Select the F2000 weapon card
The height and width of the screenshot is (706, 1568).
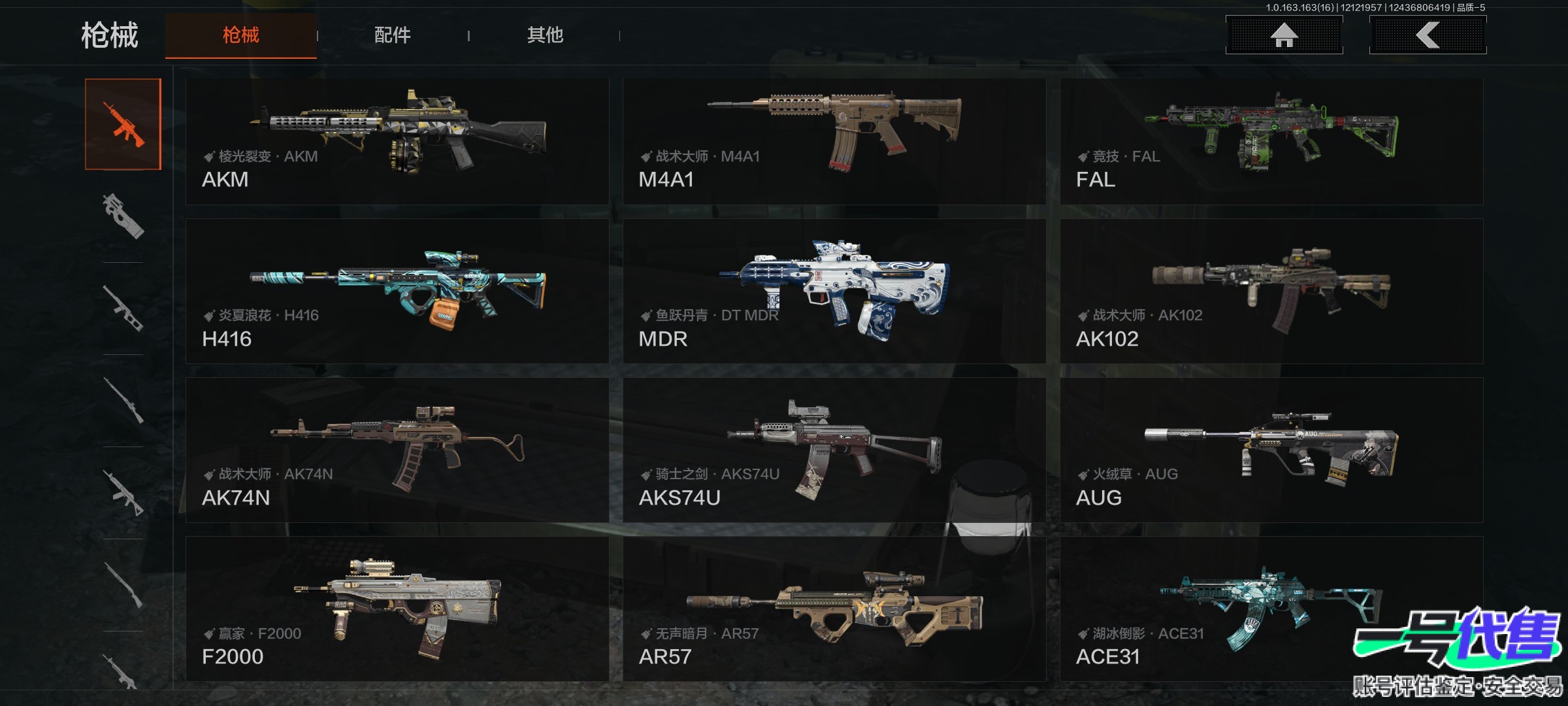(397, 609)
